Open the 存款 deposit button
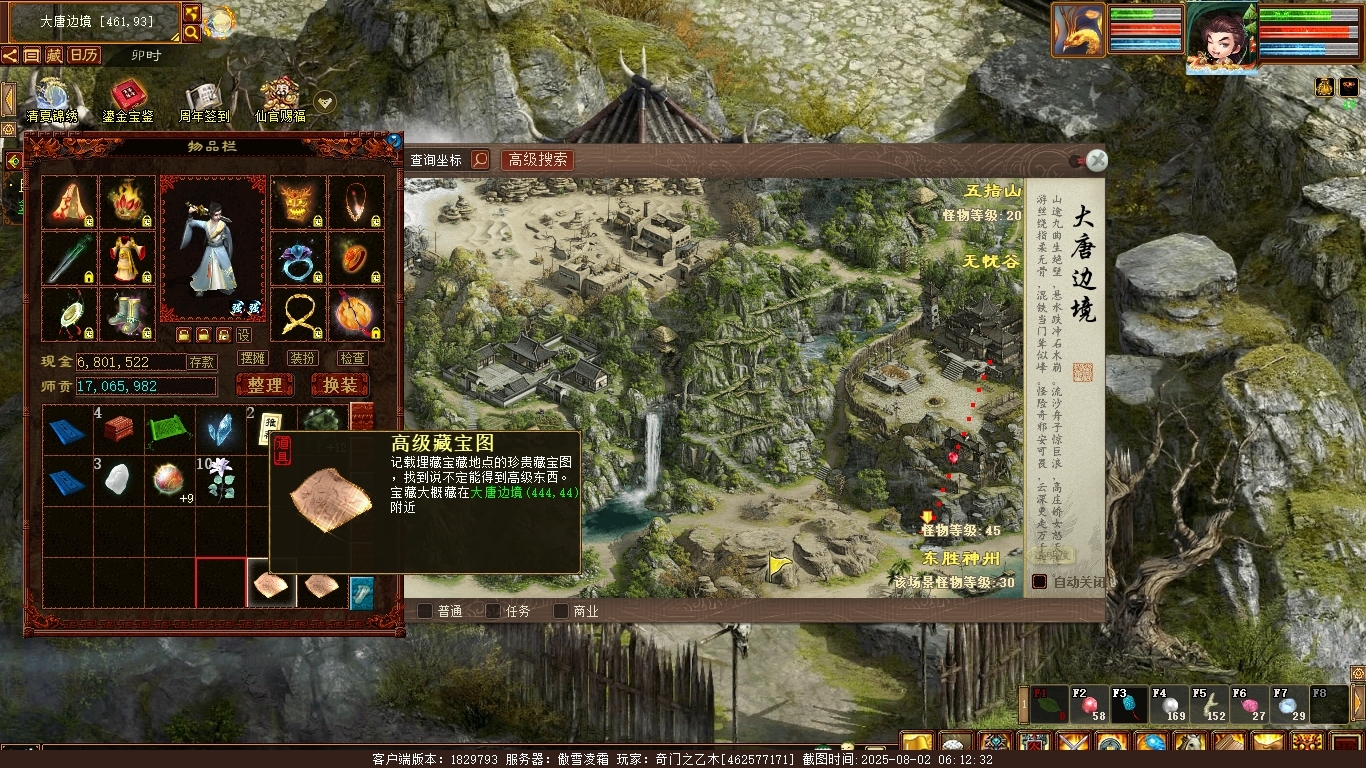1366x768 pixels. (202, 362)
